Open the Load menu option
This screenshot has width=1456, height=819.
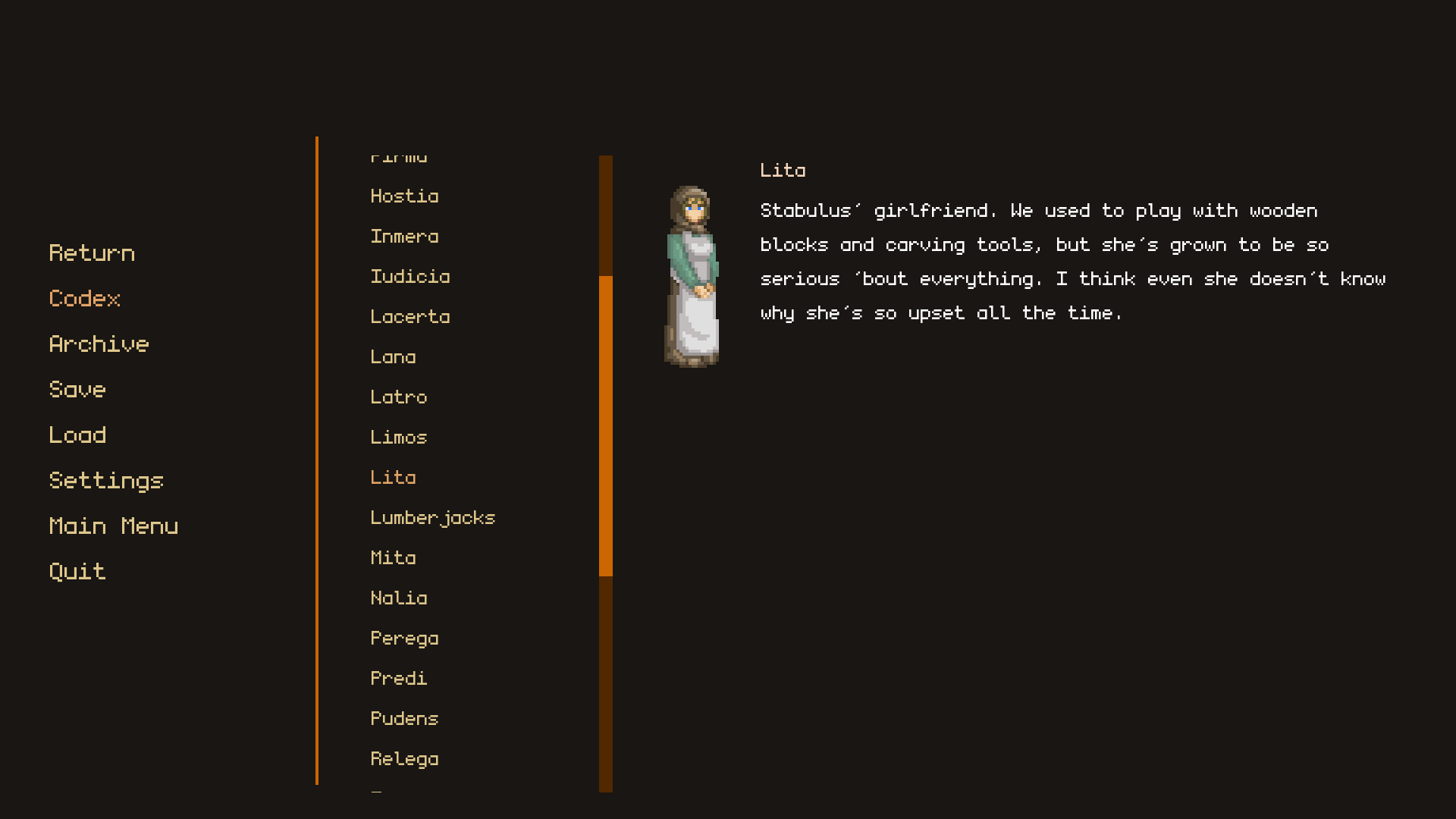77,435
